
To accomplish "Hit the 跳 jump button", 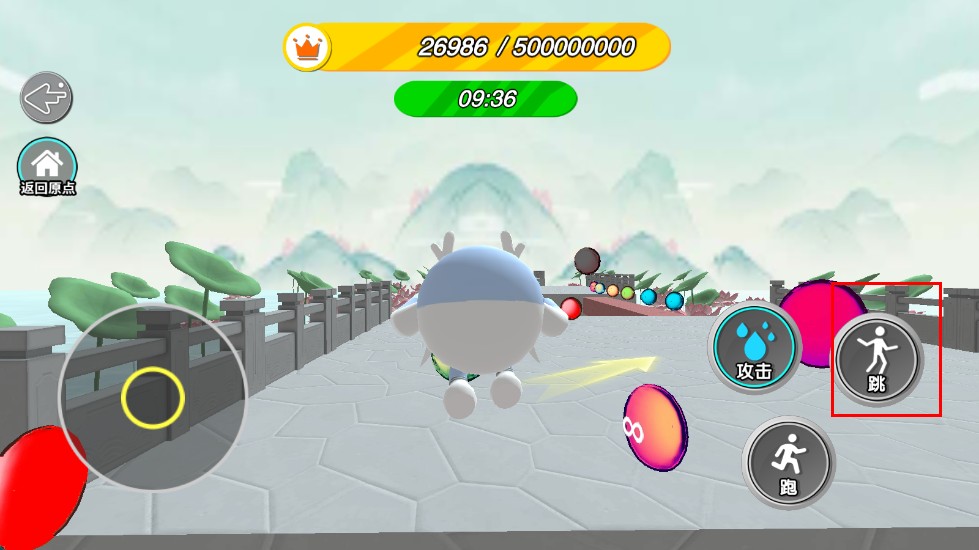I will (x=877, y=358).
